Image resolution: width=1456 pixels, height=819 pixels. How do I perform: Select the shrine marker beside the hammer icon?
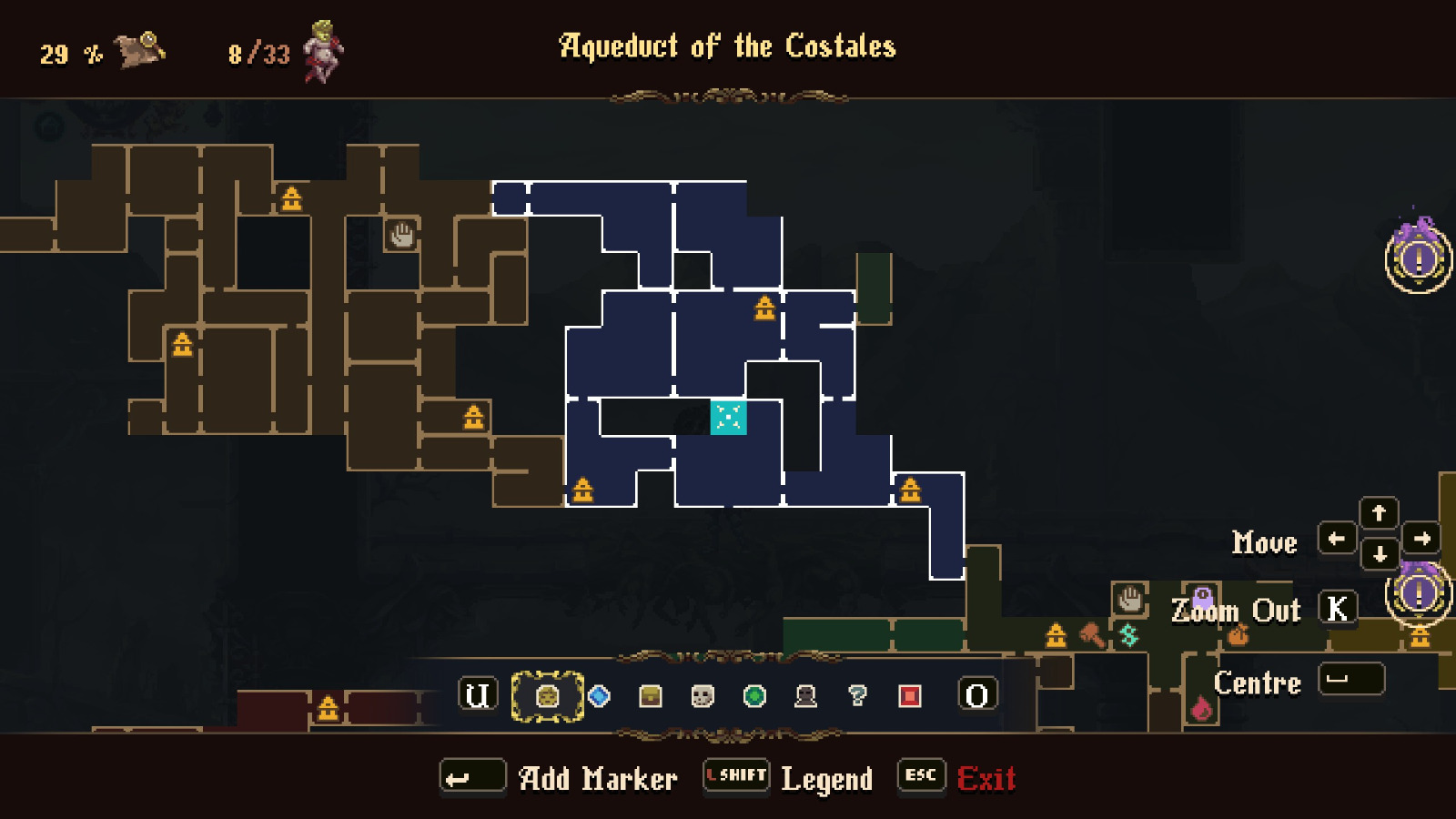click(1056, 634)
